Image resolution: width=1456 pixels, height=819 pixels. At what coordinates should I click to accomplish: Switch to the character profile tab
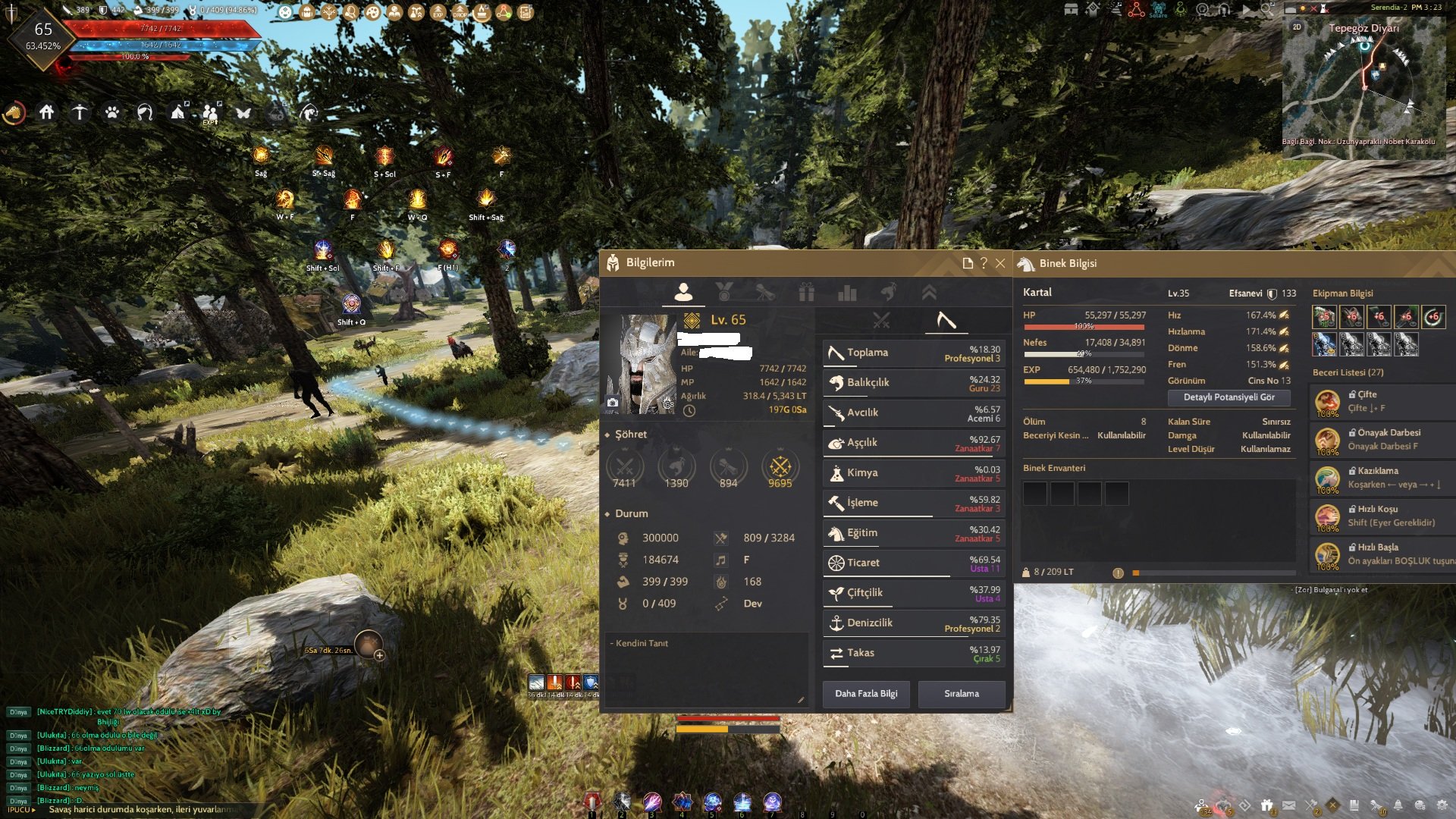pyautogui.click(x=683, y=292)
